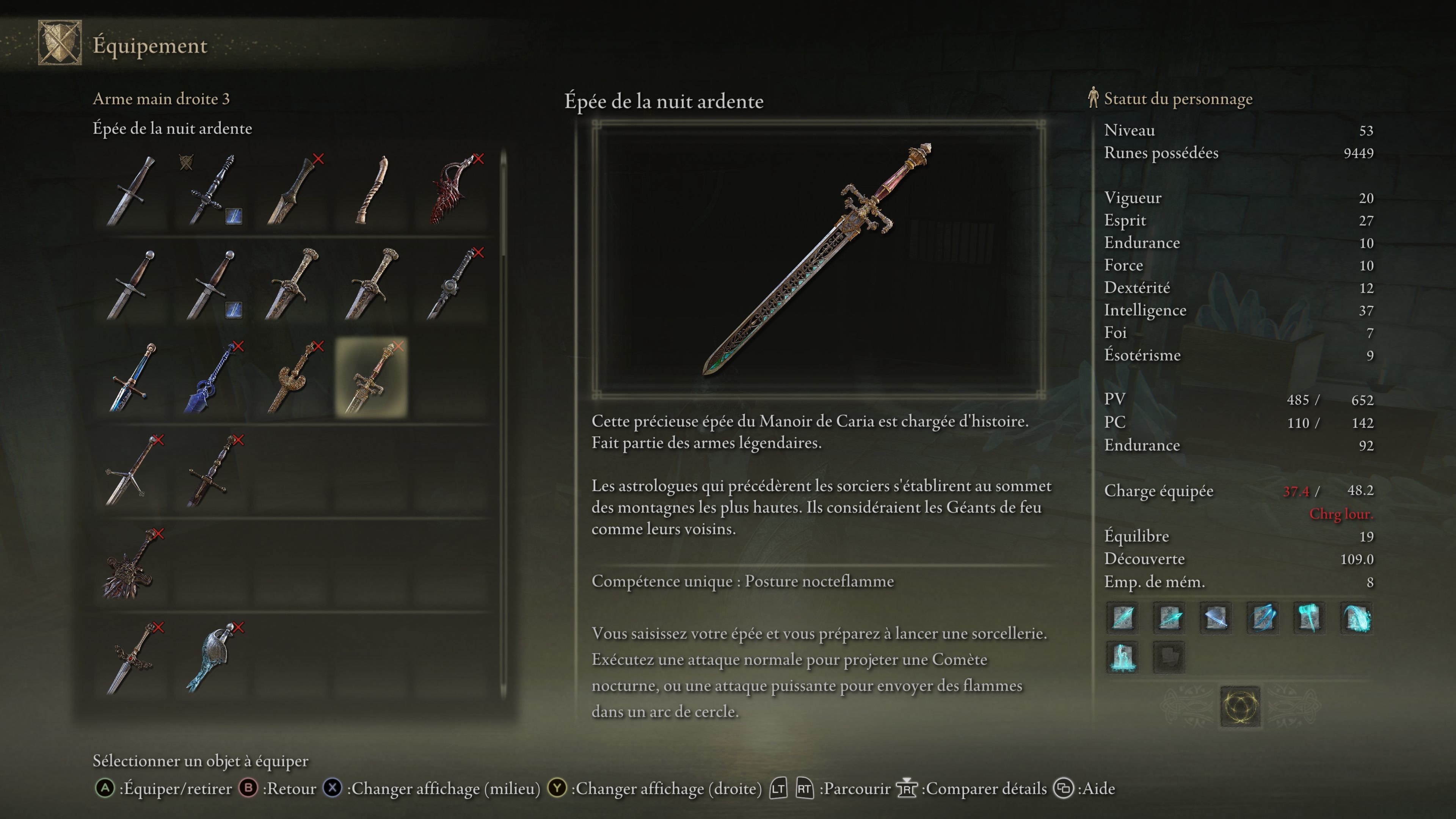
Task: Click the weapon list scrollbar
Action: coord(503,424)
